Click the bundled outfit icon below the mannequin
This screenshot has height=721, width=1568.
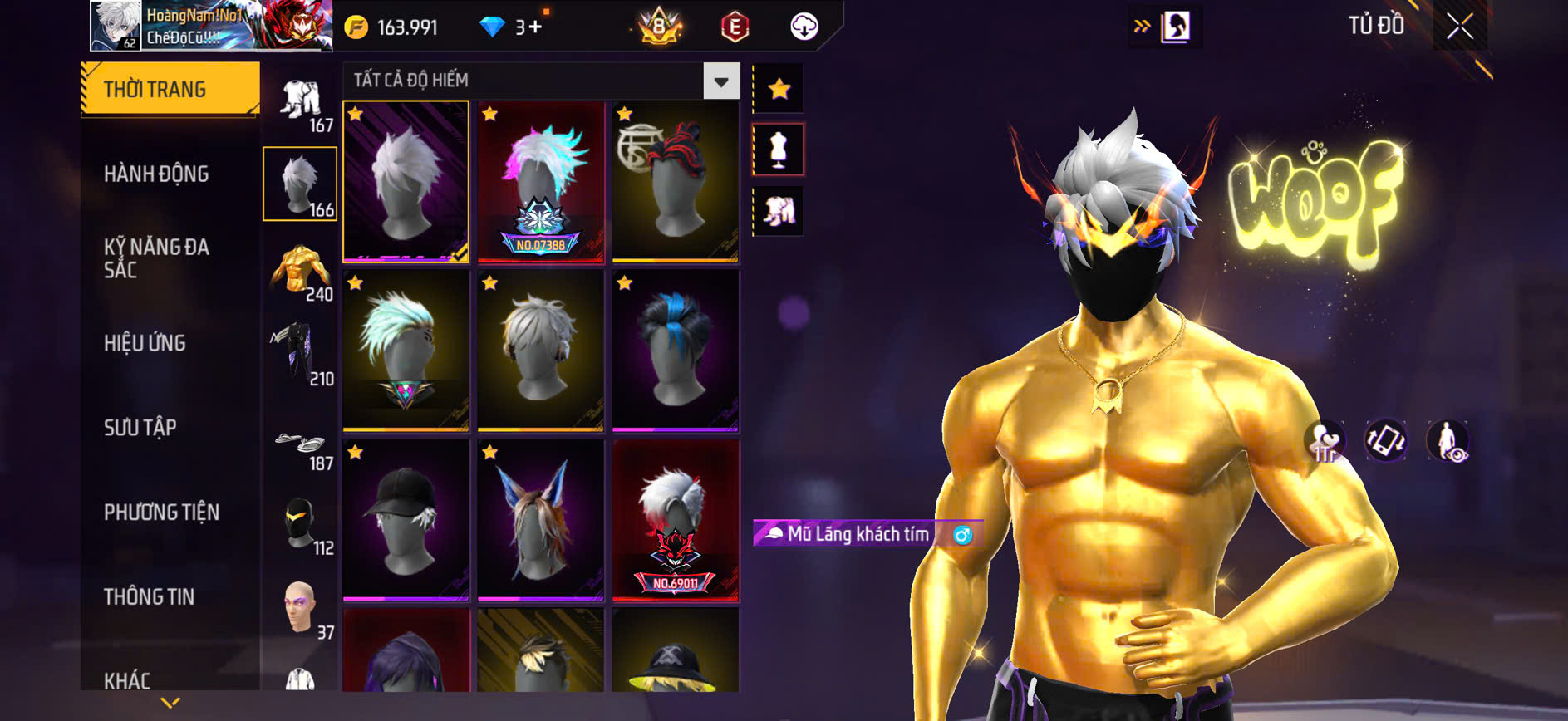[778, 212]
